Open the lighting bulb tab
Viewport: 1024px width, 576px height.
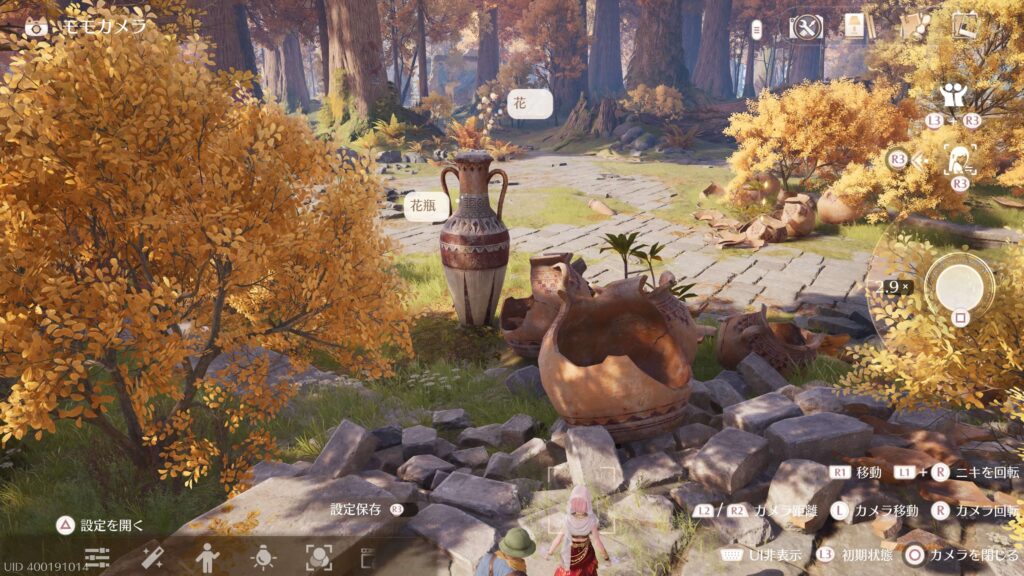[x=263, y=557]
